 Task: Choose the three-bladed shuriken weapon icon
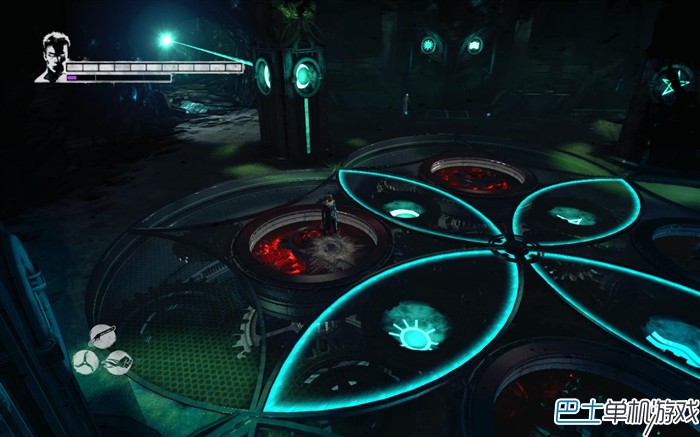click(x=86, y=360)
